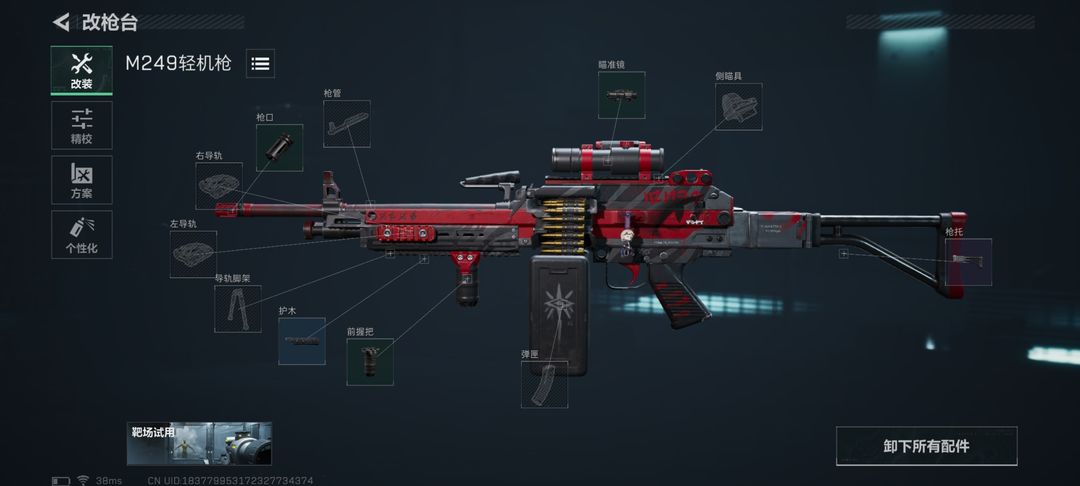1080x486 pixels.
Task: Open the 靶场试用 firing range trial
Action: [x=199, y=443]
